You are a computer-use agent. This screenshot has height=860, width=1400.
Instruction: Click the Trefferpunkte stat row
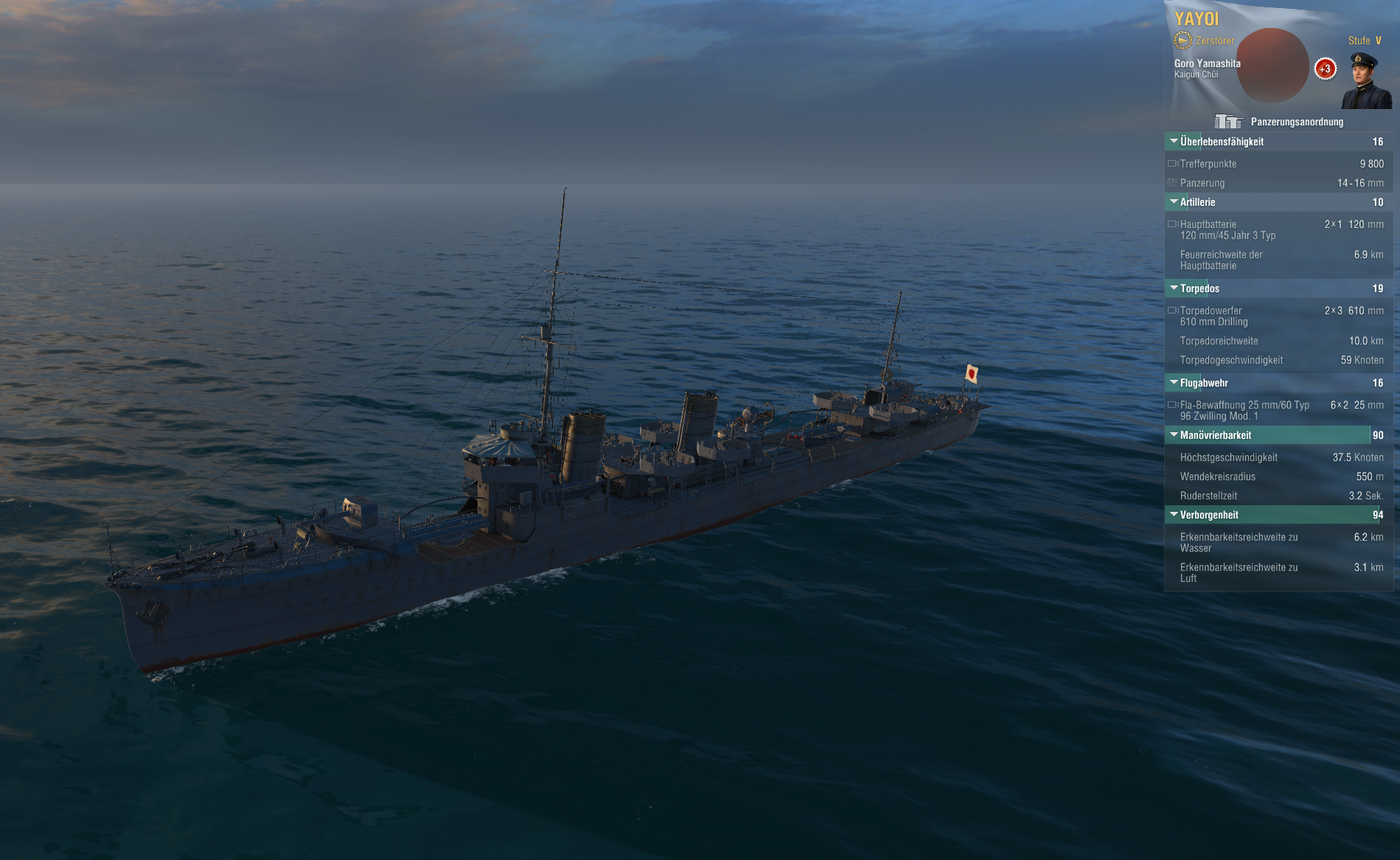(x=1277, y=164)
